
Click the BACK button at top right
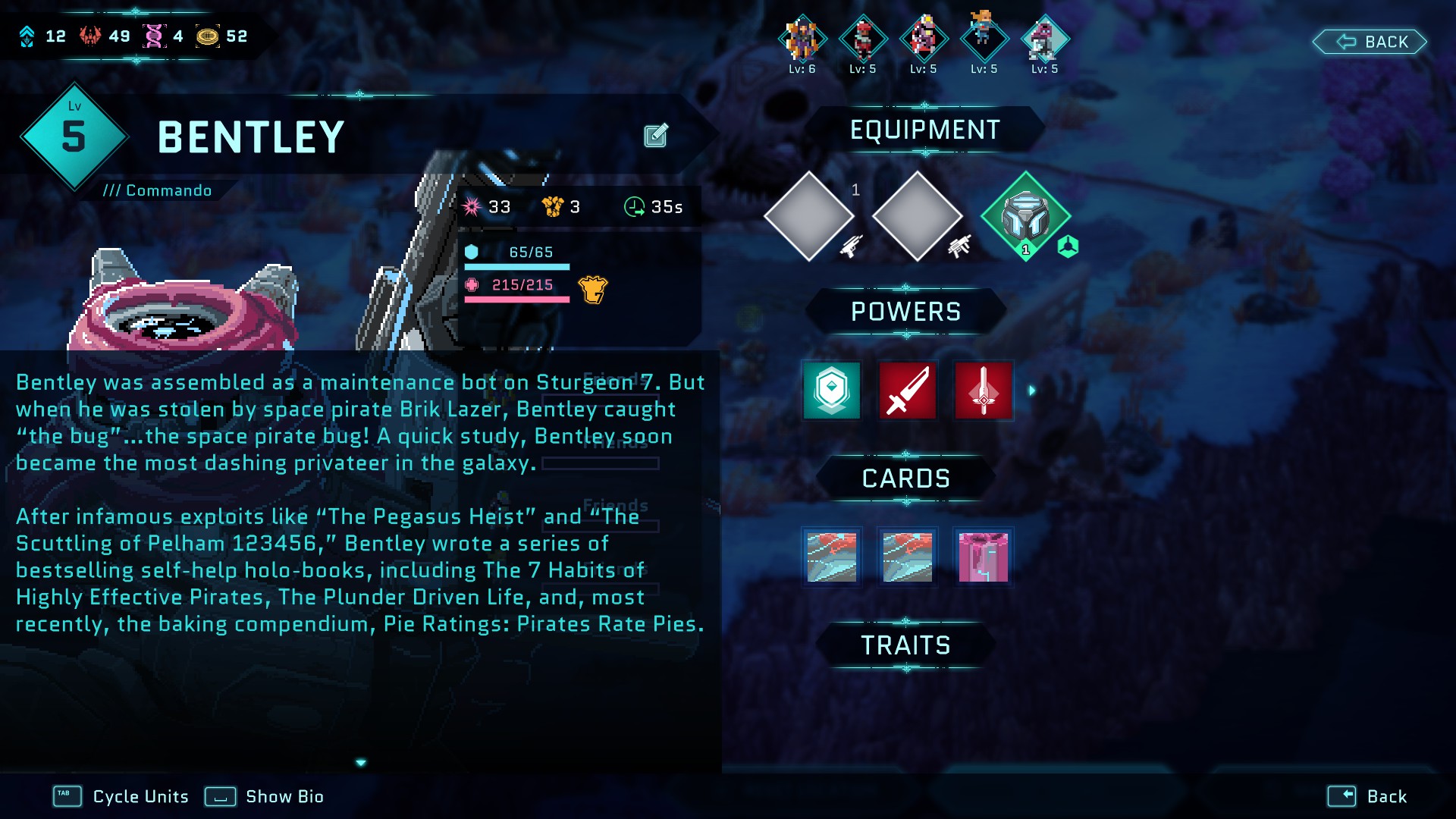tap(1370, 42)
